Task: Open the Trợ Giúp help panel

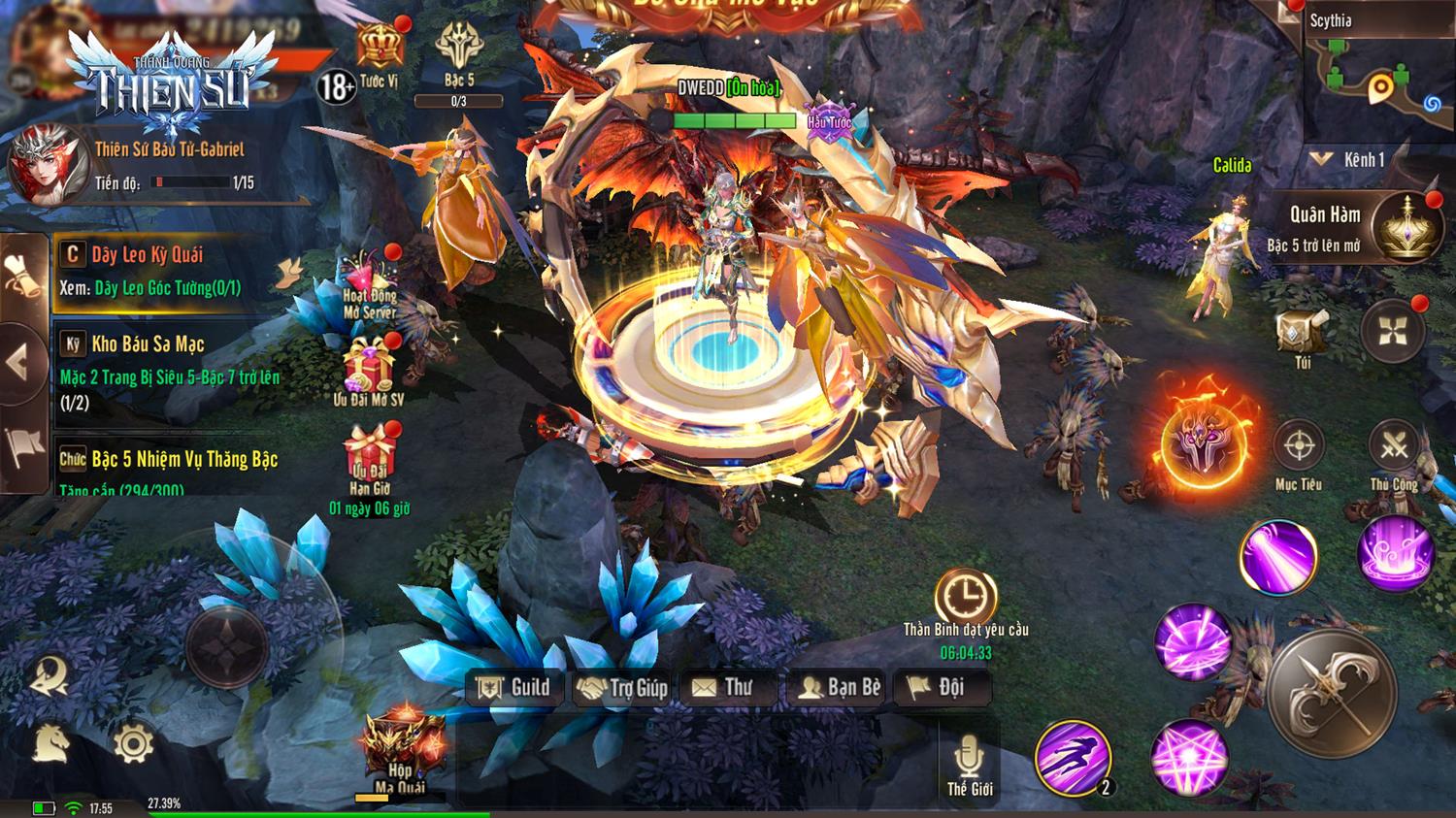Action: (623, 688)
